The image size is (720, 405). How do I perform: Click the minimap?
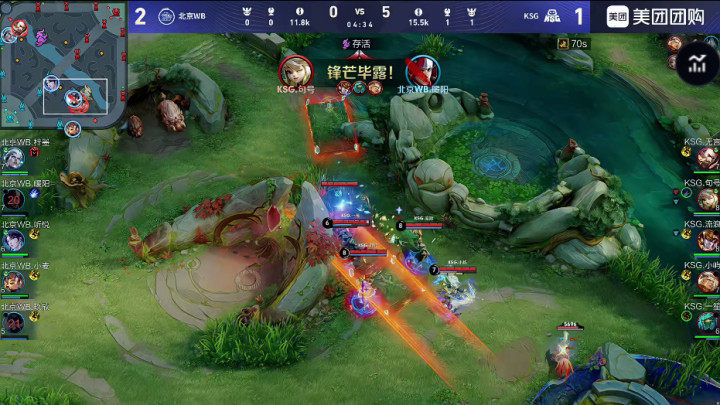[62, 70]
